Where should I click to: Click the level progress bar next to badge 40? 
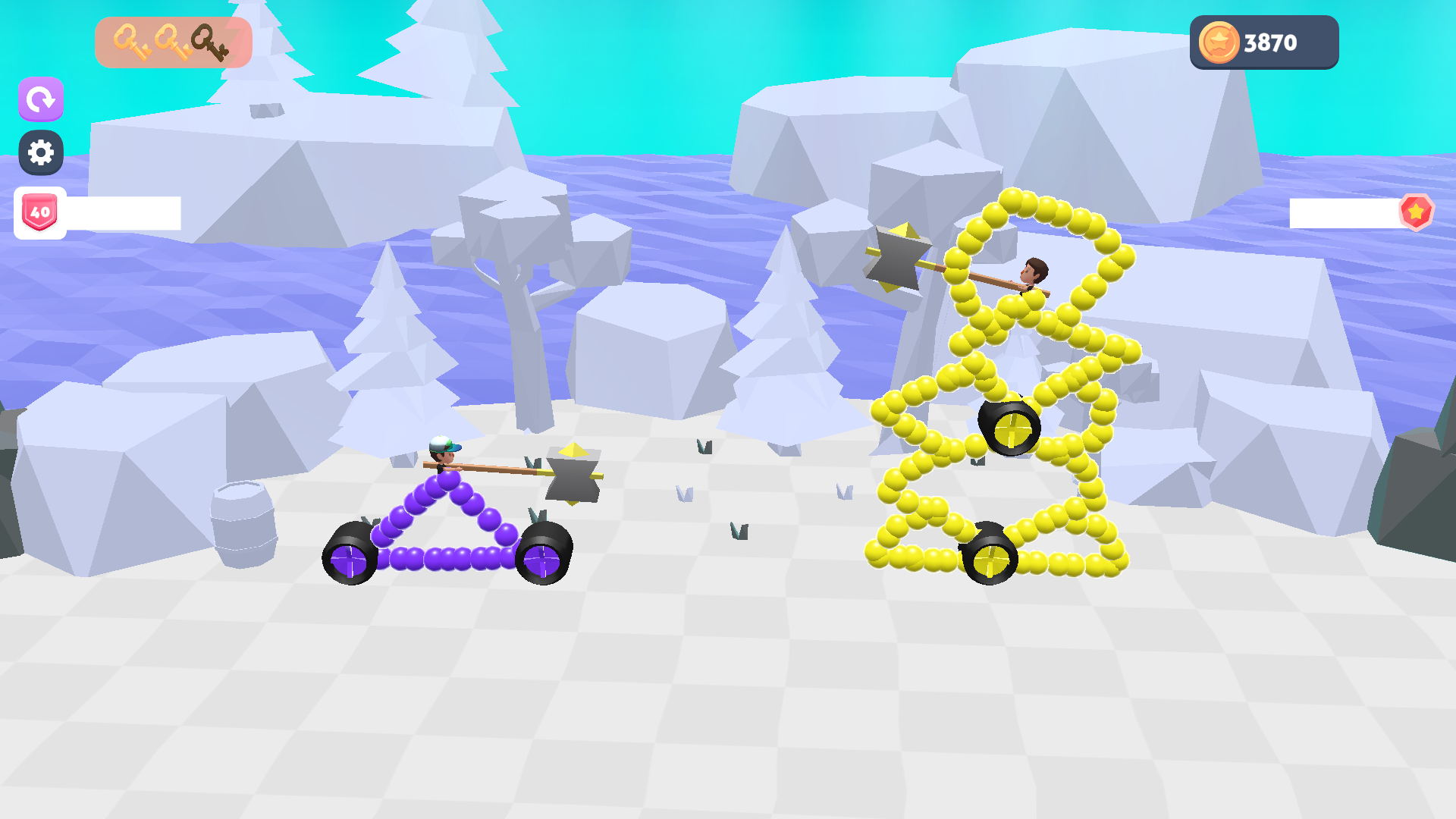121,212
